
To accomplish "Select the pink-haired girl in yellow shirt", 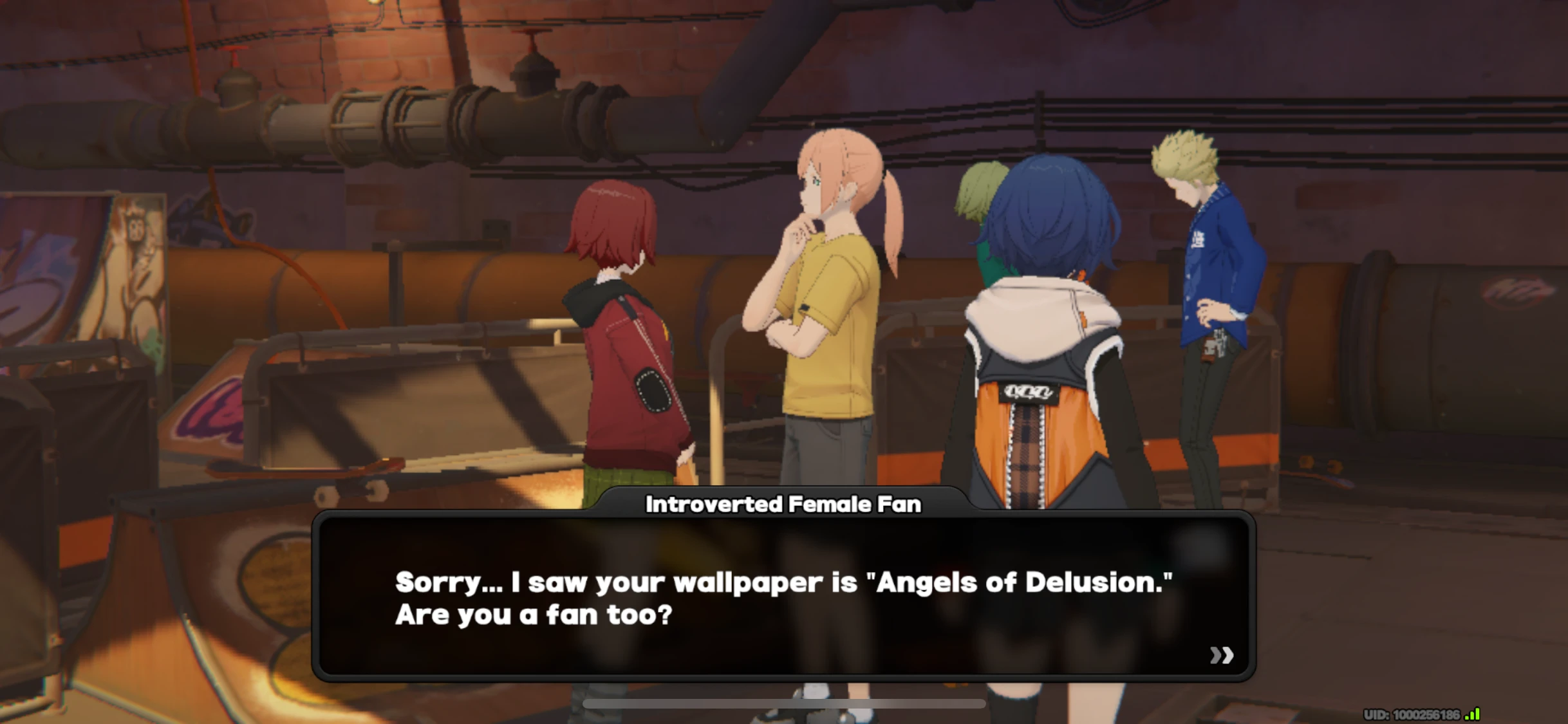I will point(824,309).
